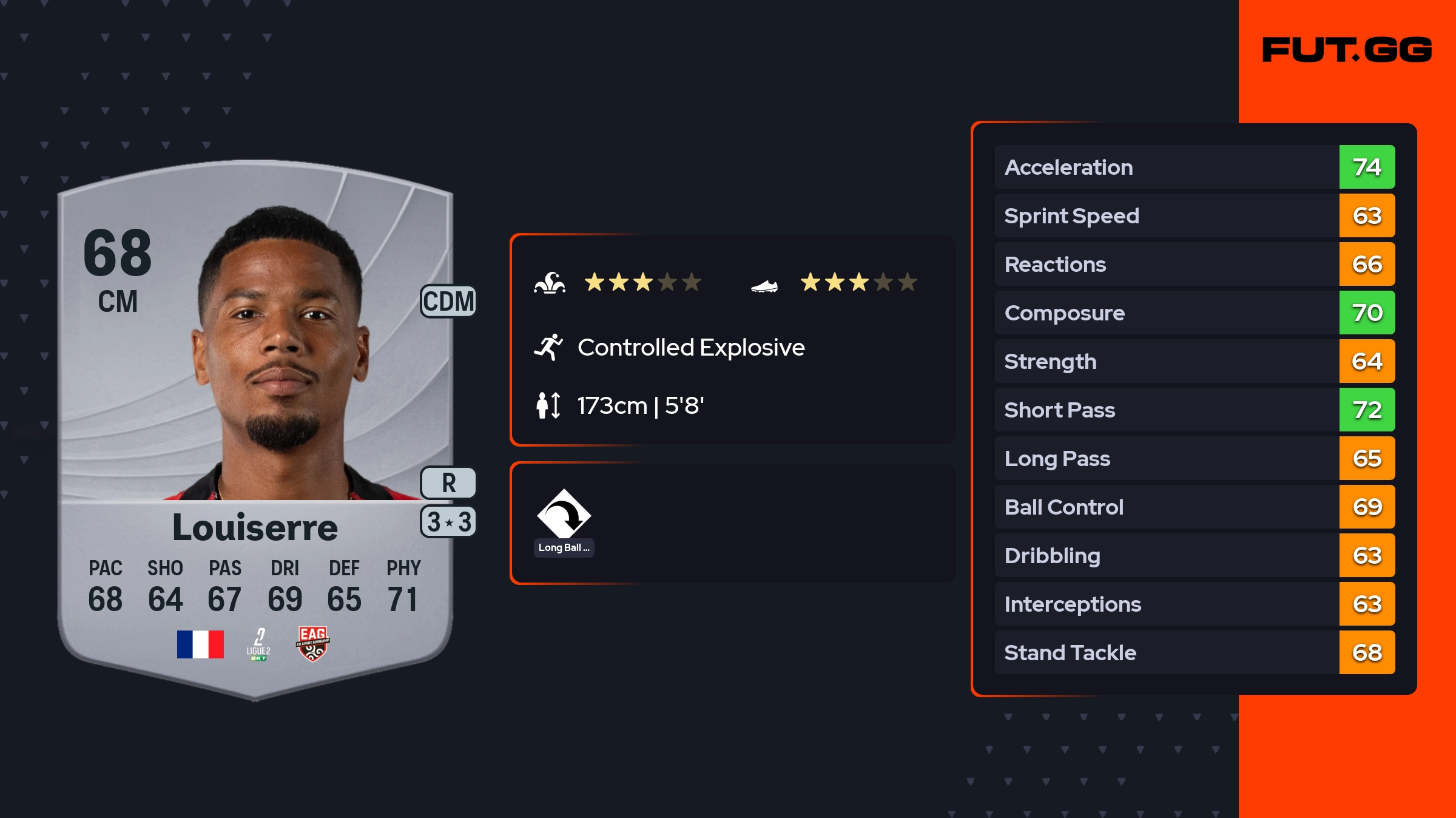
Task: Click the Acceleration stat row
Action: click(1194, 167)
